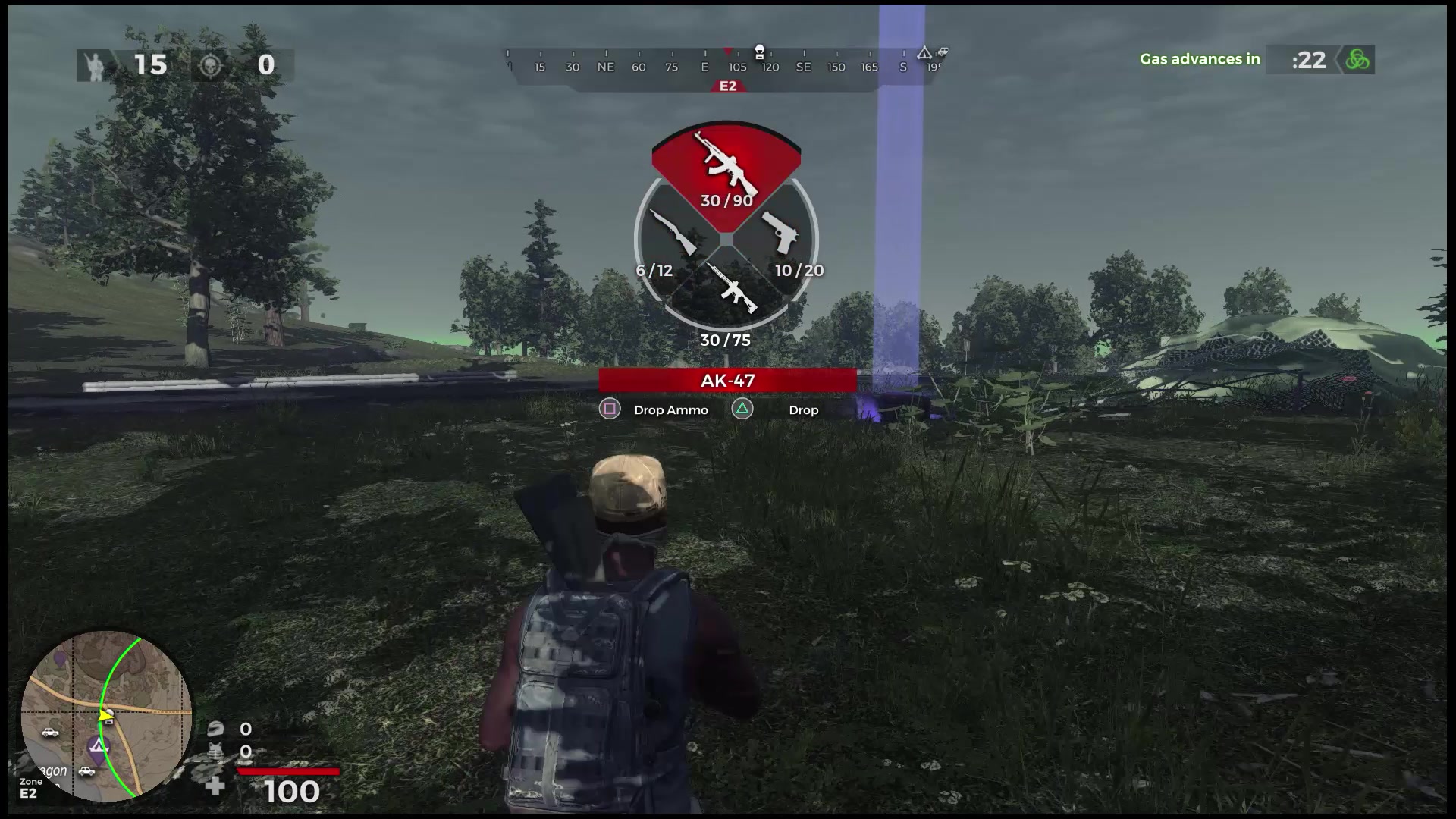Click the Drop Ammo button

tap(670, 409)
